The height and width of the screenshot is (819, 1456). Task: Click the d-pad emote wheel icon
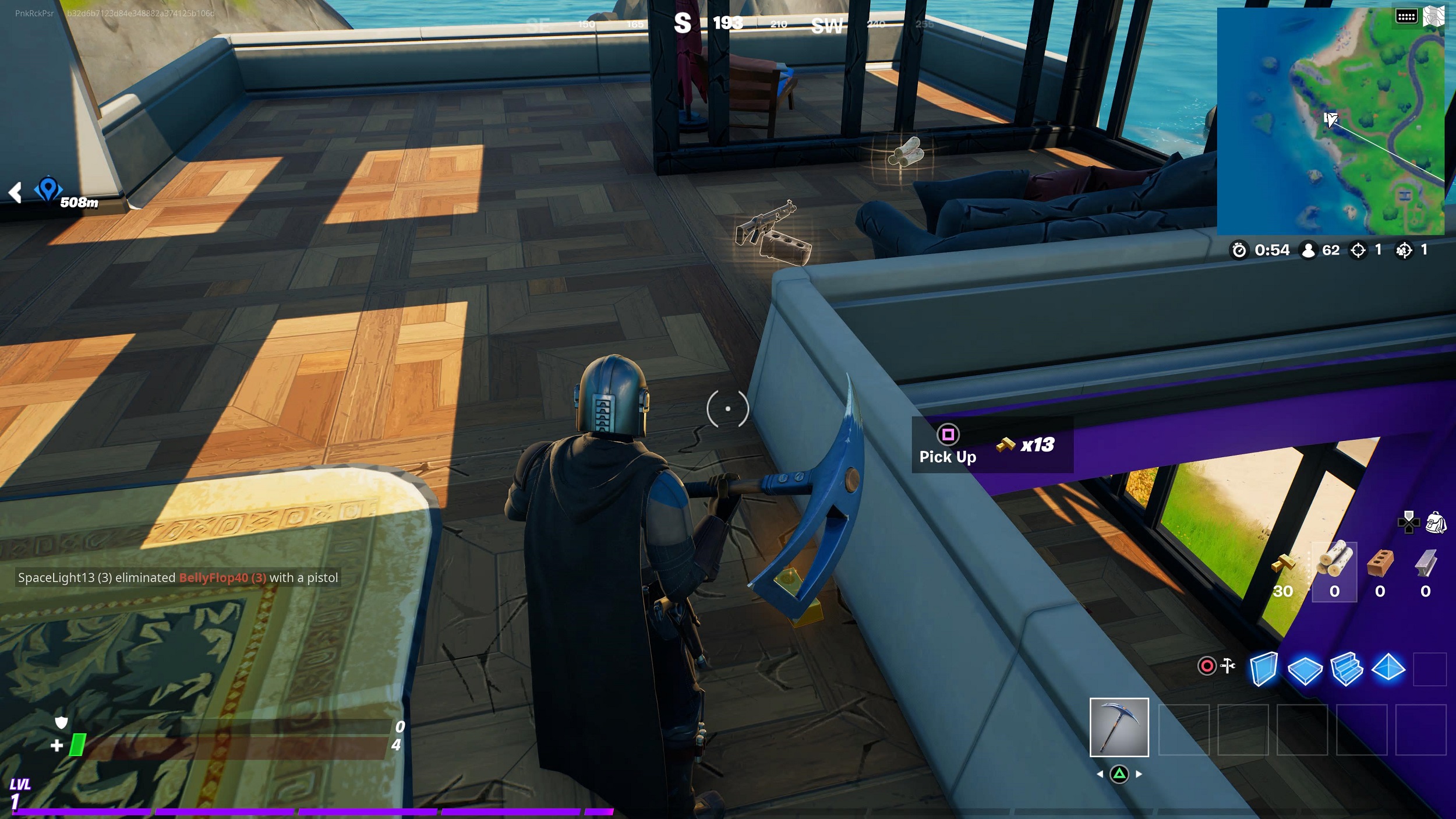point(1408,523)
